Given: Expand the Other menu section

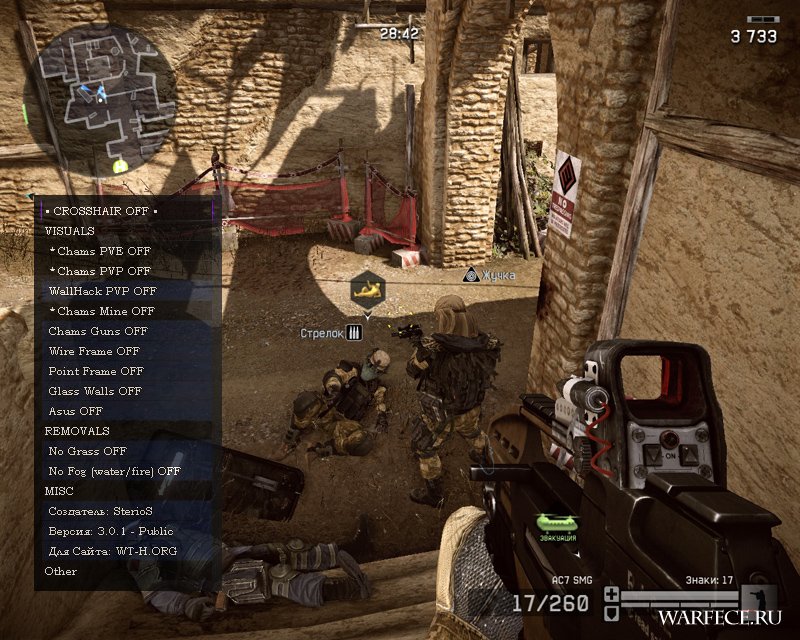Looking at the screenshot, I should click(61, 571).
